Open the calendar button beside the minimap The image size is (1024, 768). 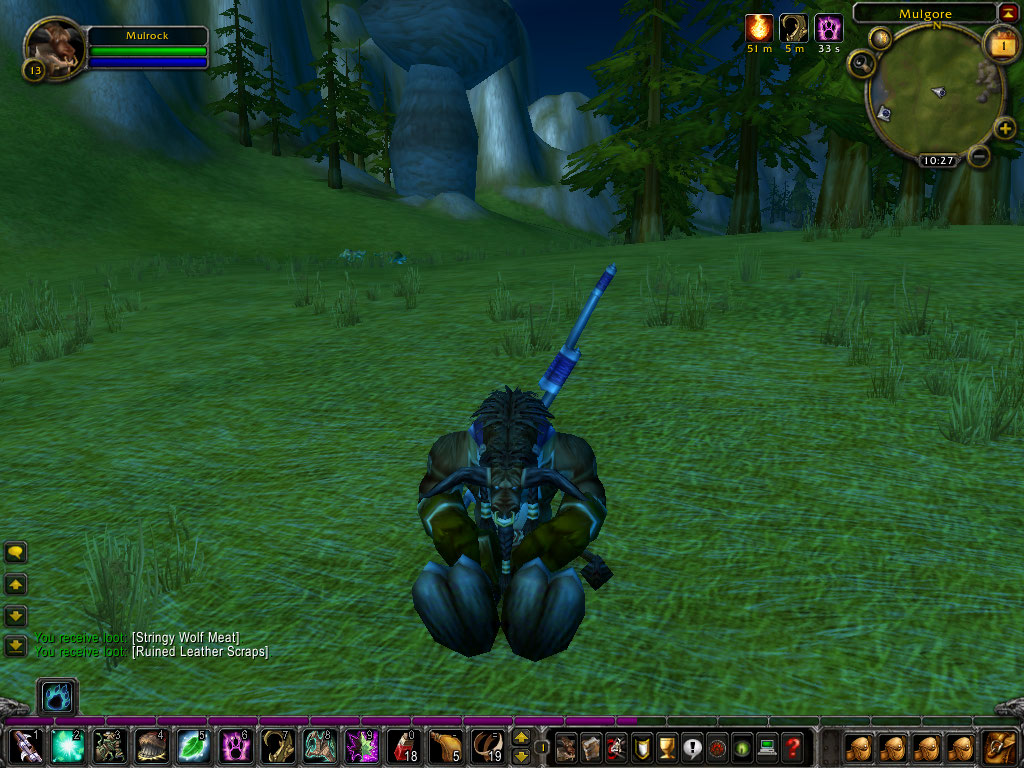tap(1001, 44)
